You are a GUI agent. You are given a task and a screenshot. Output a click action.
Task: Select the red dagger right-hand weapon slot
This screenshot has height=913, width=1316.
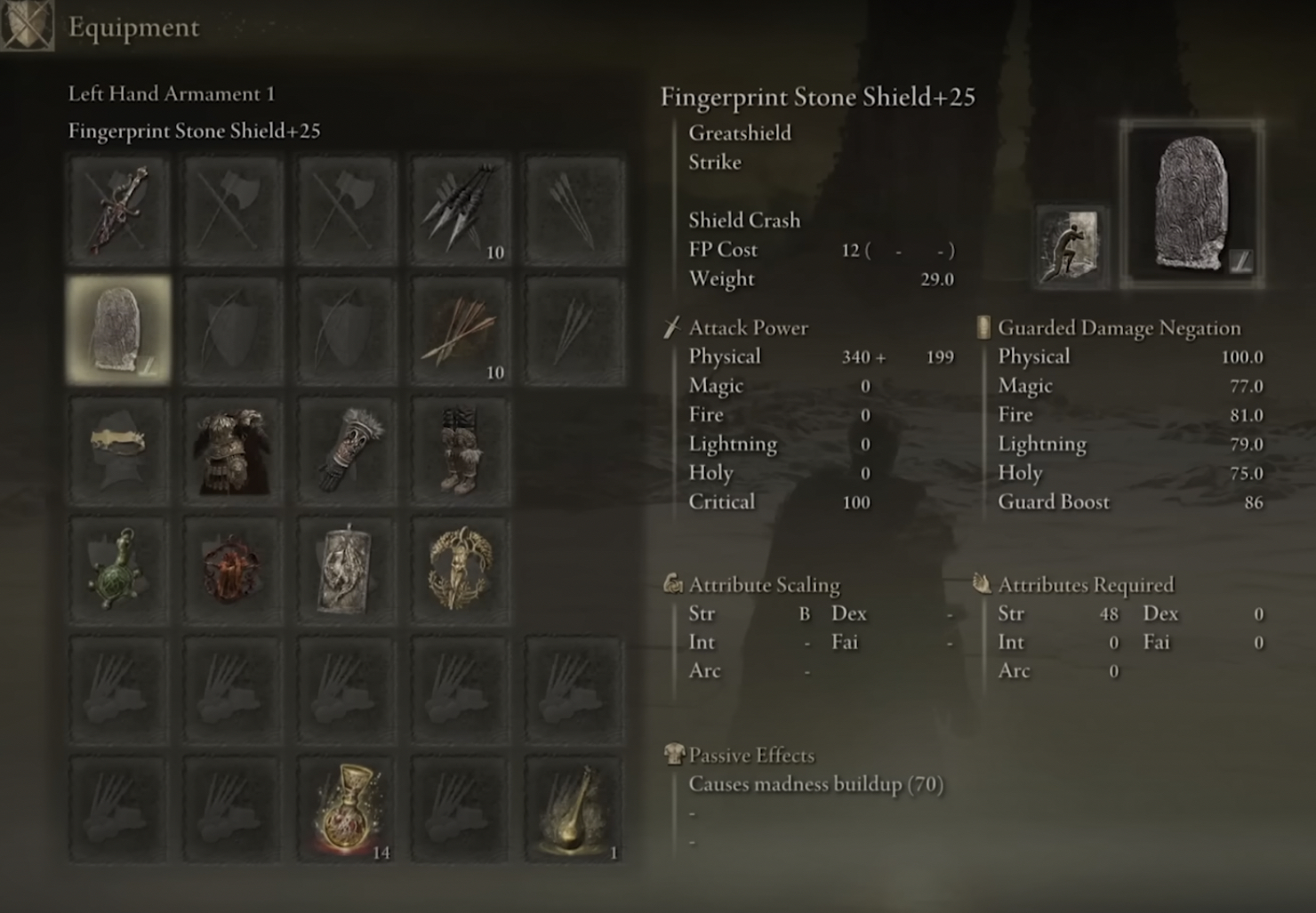pos(118,211)
